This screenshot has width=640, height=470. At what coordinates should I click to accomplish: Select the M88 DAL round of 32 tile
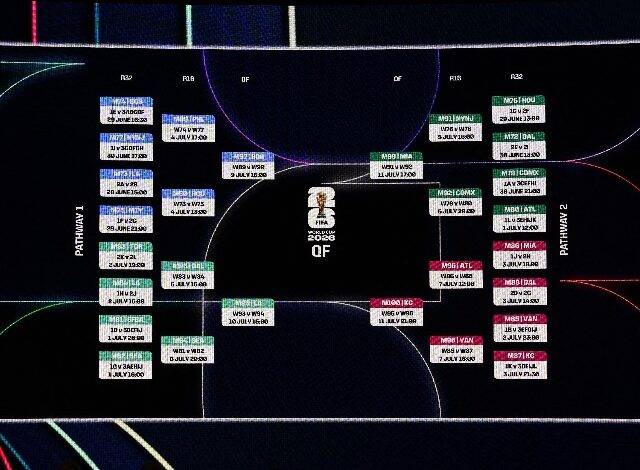click(x=518, y=291)
